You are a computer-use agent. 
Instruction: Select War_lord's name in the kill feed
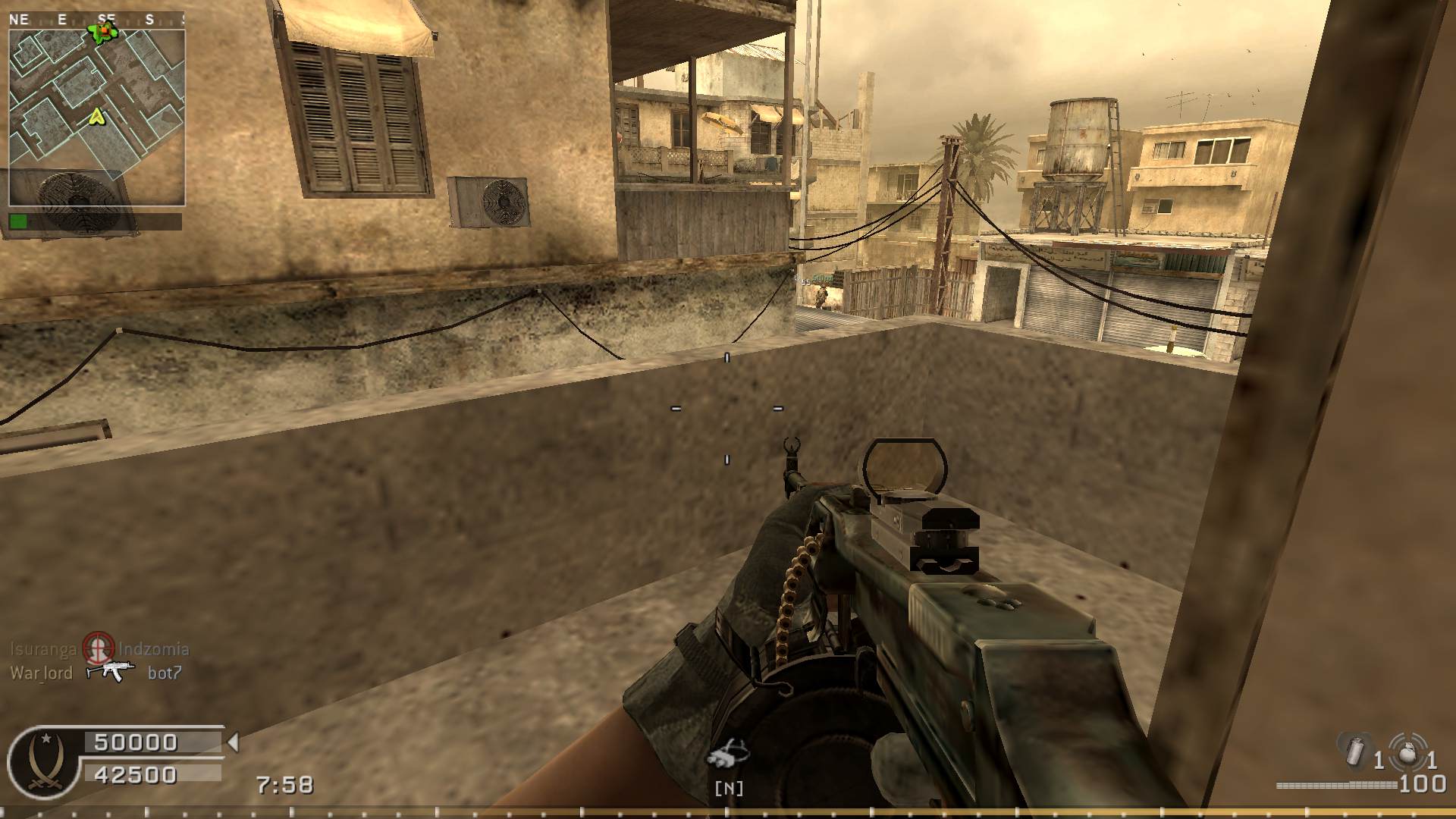click(x=42, y=673)
